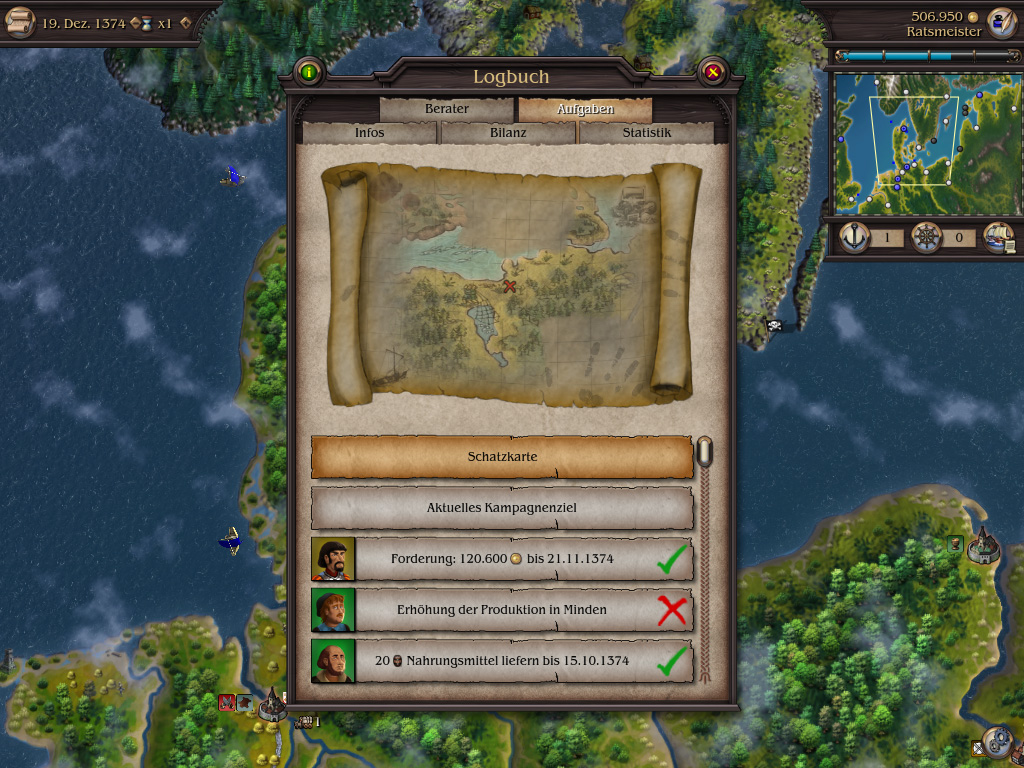Select the Nahrungsmittel liefern task row
1024x768 pixels.
tap(502, 661)
